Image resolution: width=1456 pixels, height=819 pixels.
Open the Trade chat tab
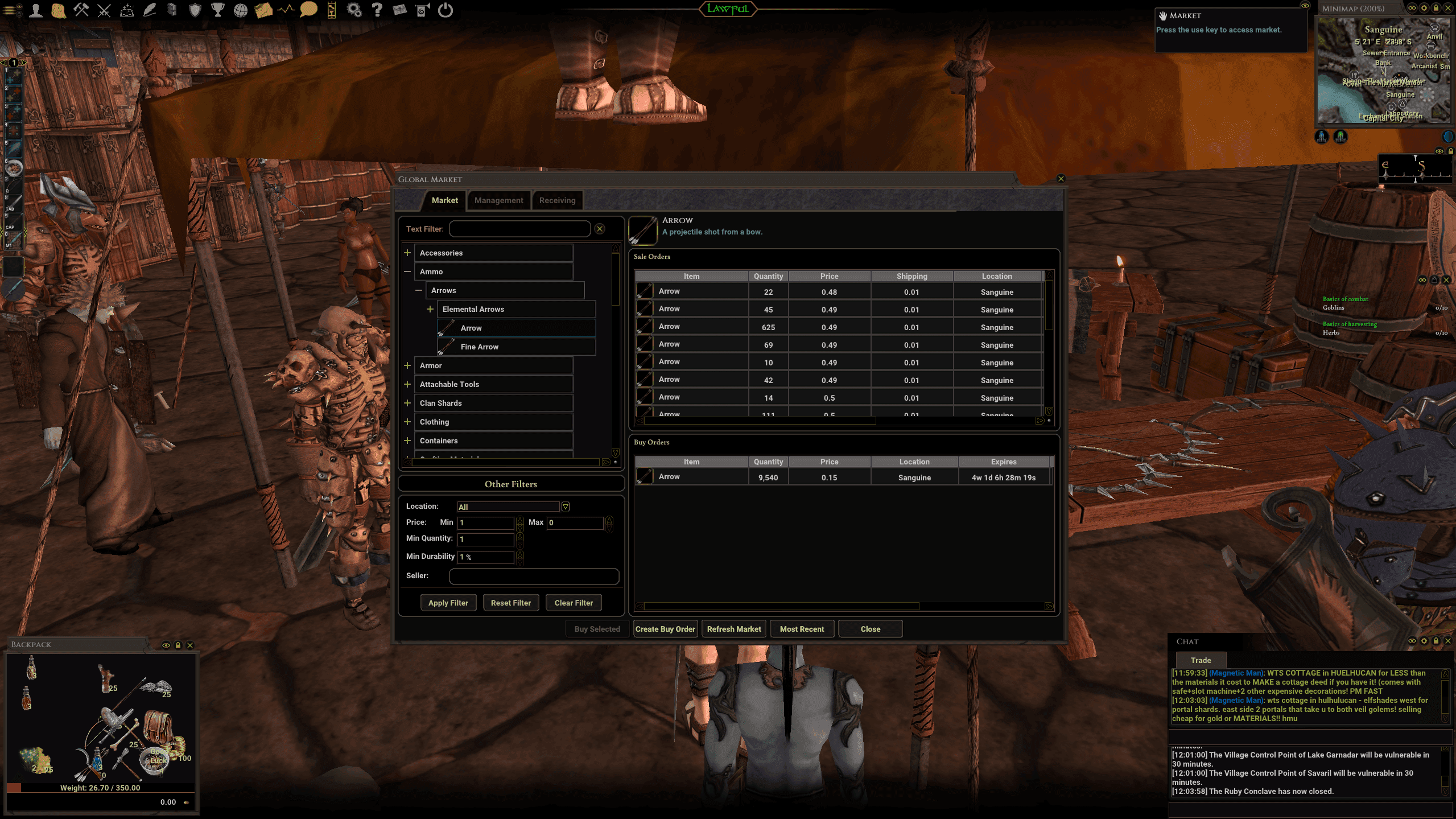1201,660
